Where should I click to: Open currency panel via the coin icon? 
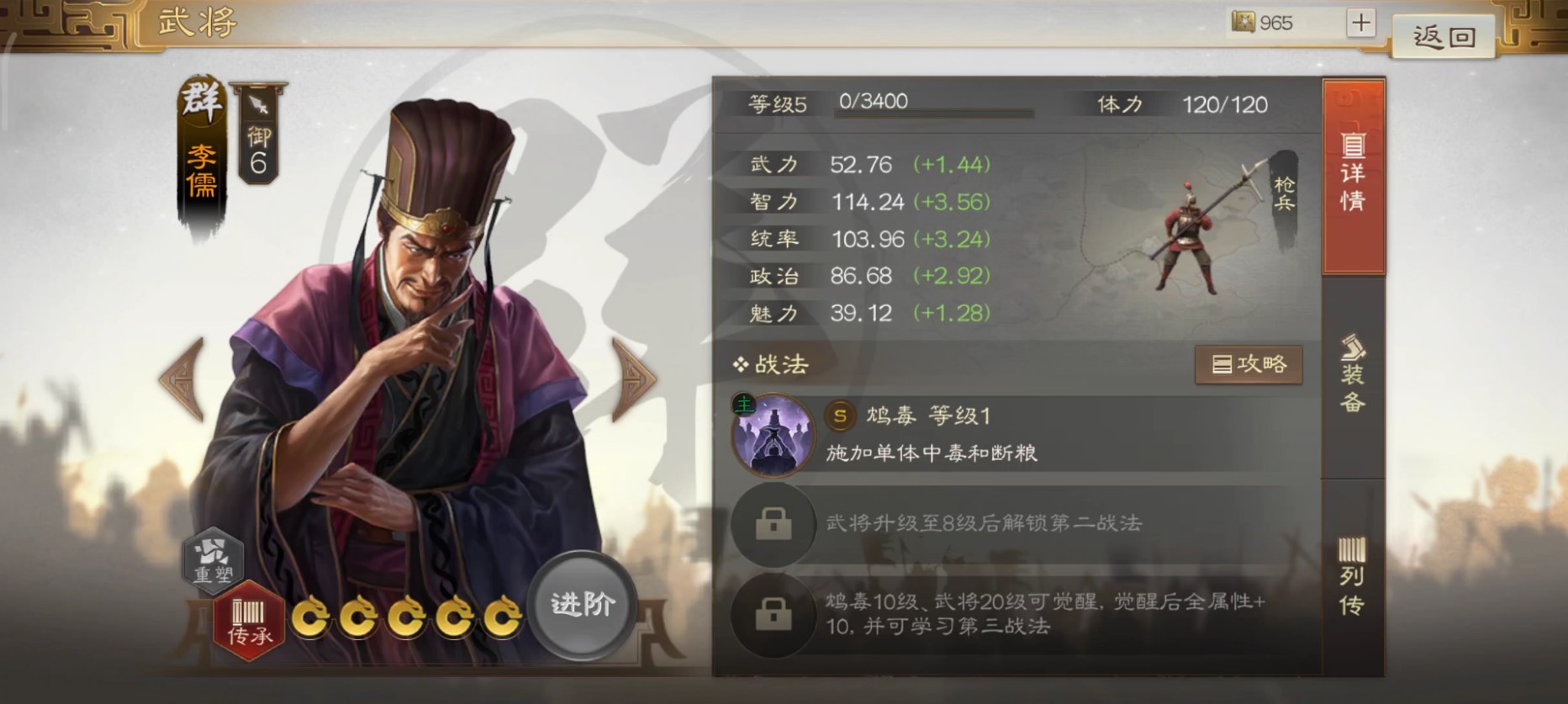[1243, 23]
